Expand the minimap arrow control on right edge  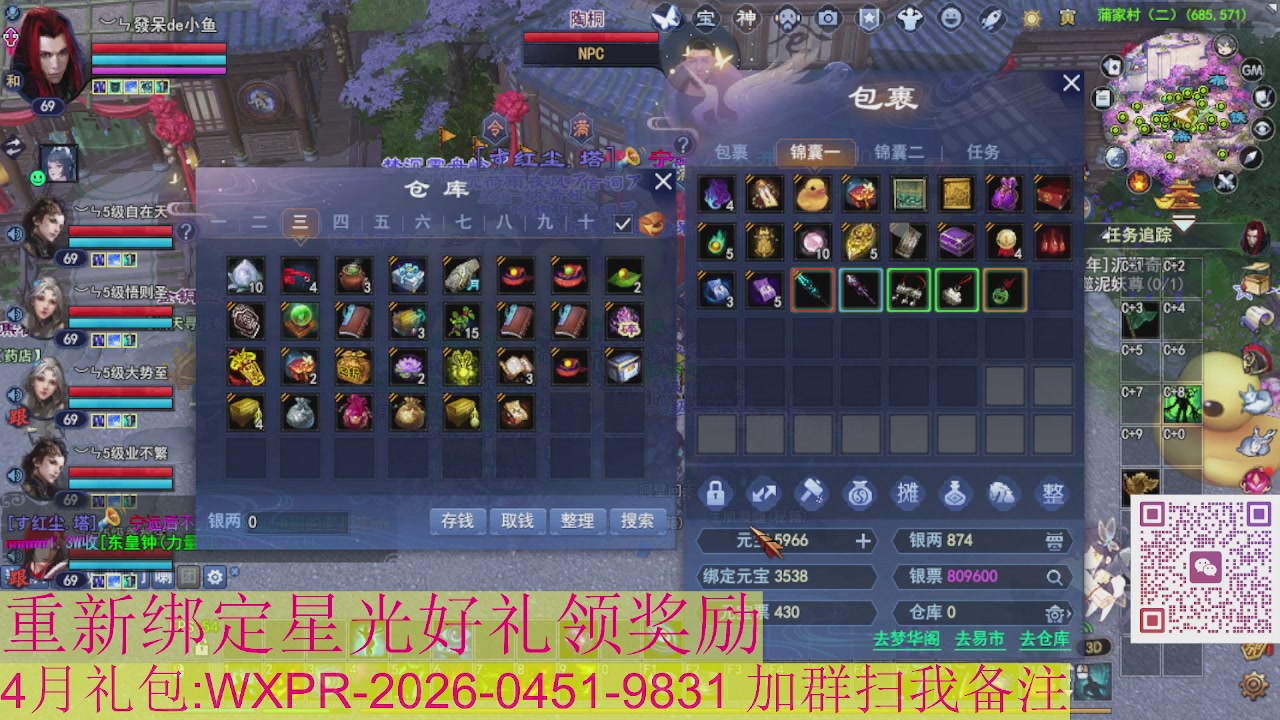pos(1249,156)
